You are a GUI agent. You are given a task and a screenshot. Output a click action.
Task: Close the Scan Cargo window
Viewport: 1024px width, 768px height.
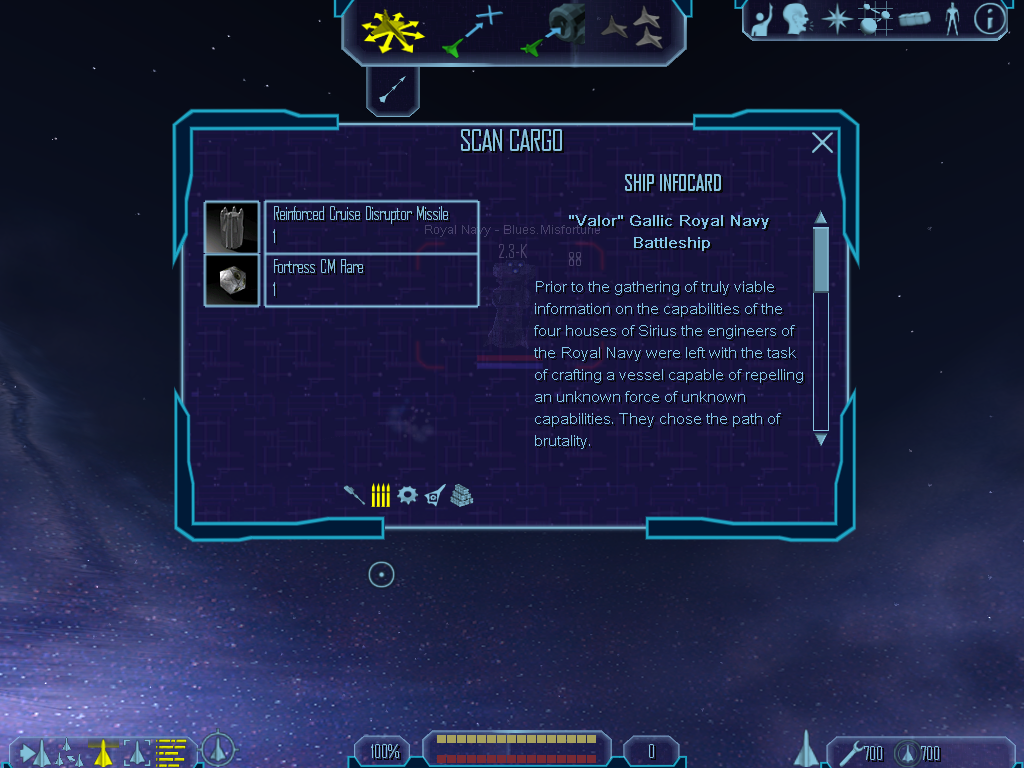(x=822, y=143)
